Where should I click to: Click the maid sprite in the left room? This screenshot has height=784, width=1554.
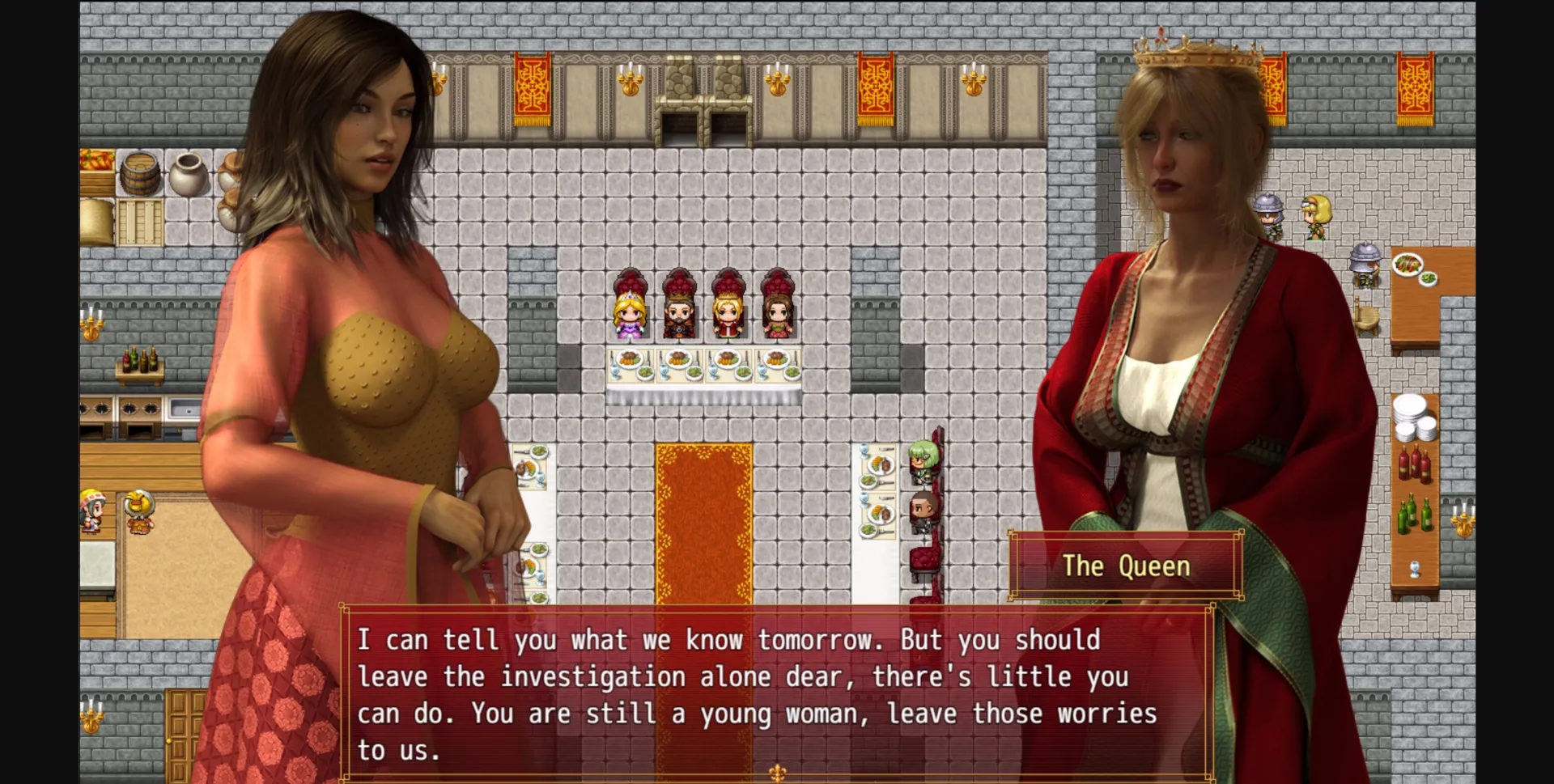pos(91,511)
